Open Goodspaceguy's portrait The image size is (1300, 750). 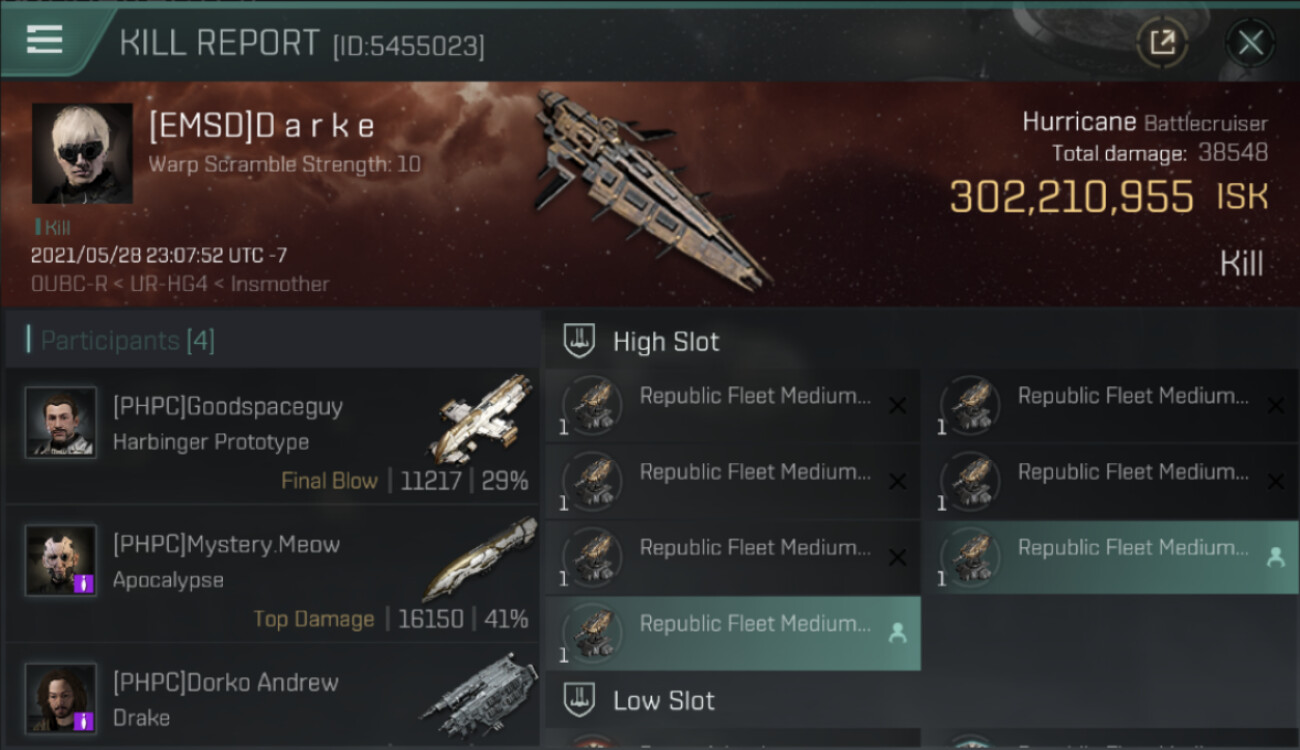(x=61, y=423)
